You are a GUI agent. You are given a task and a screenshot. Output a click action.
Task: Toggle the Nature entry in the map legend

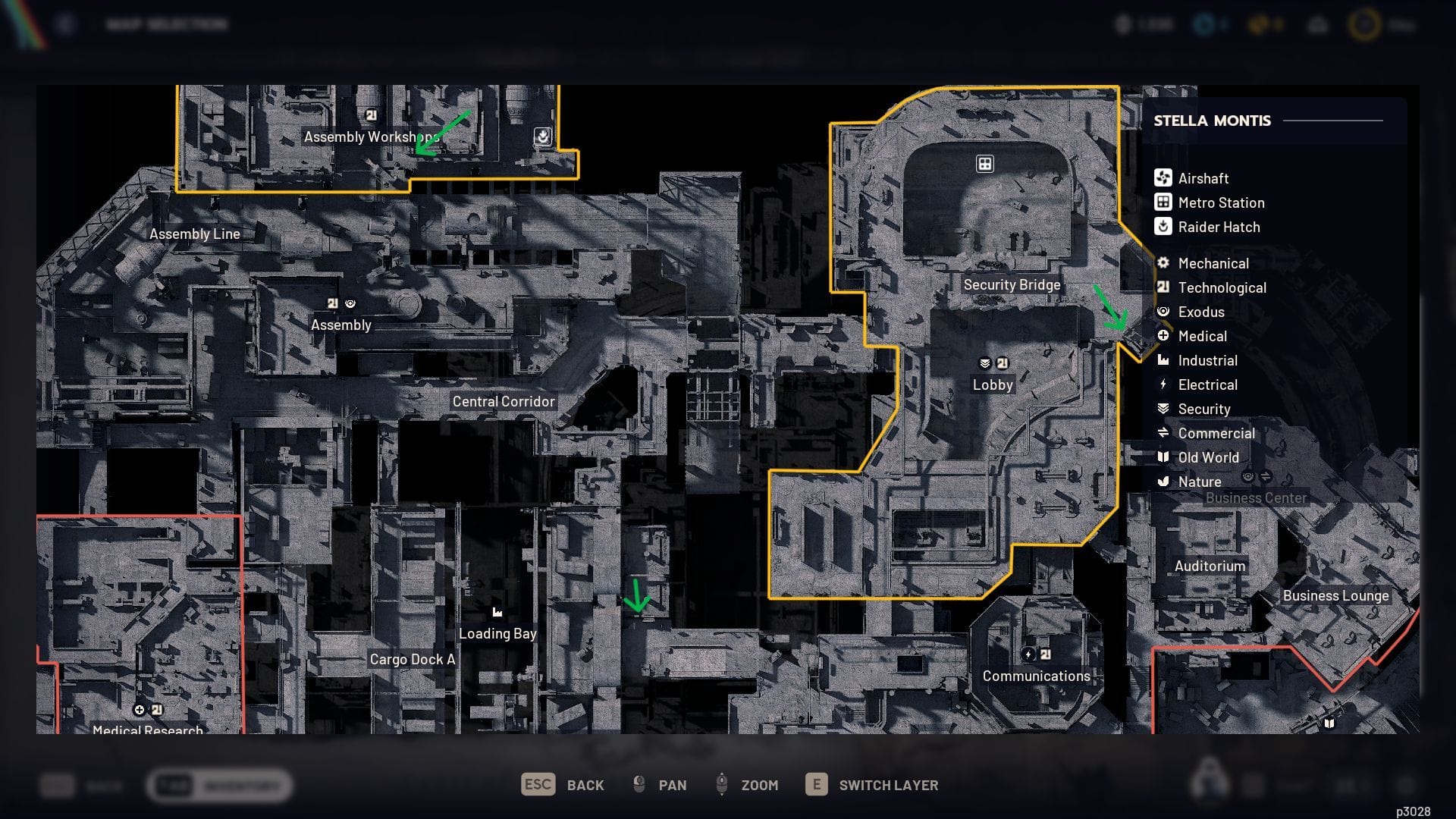[x=1163, y=482]
